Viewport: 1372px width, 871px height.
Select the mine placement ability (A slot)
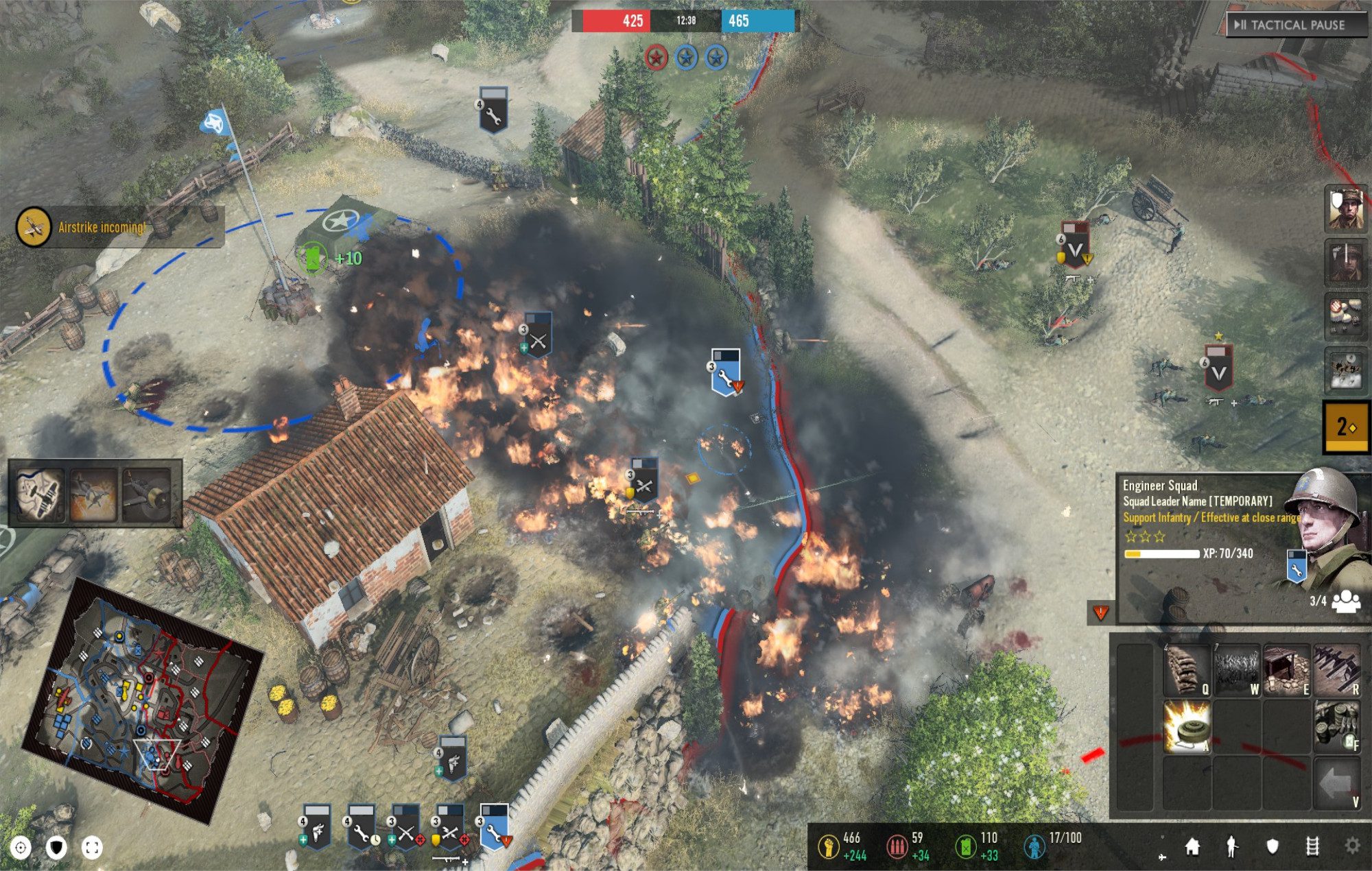click(x=1187, y=727)
